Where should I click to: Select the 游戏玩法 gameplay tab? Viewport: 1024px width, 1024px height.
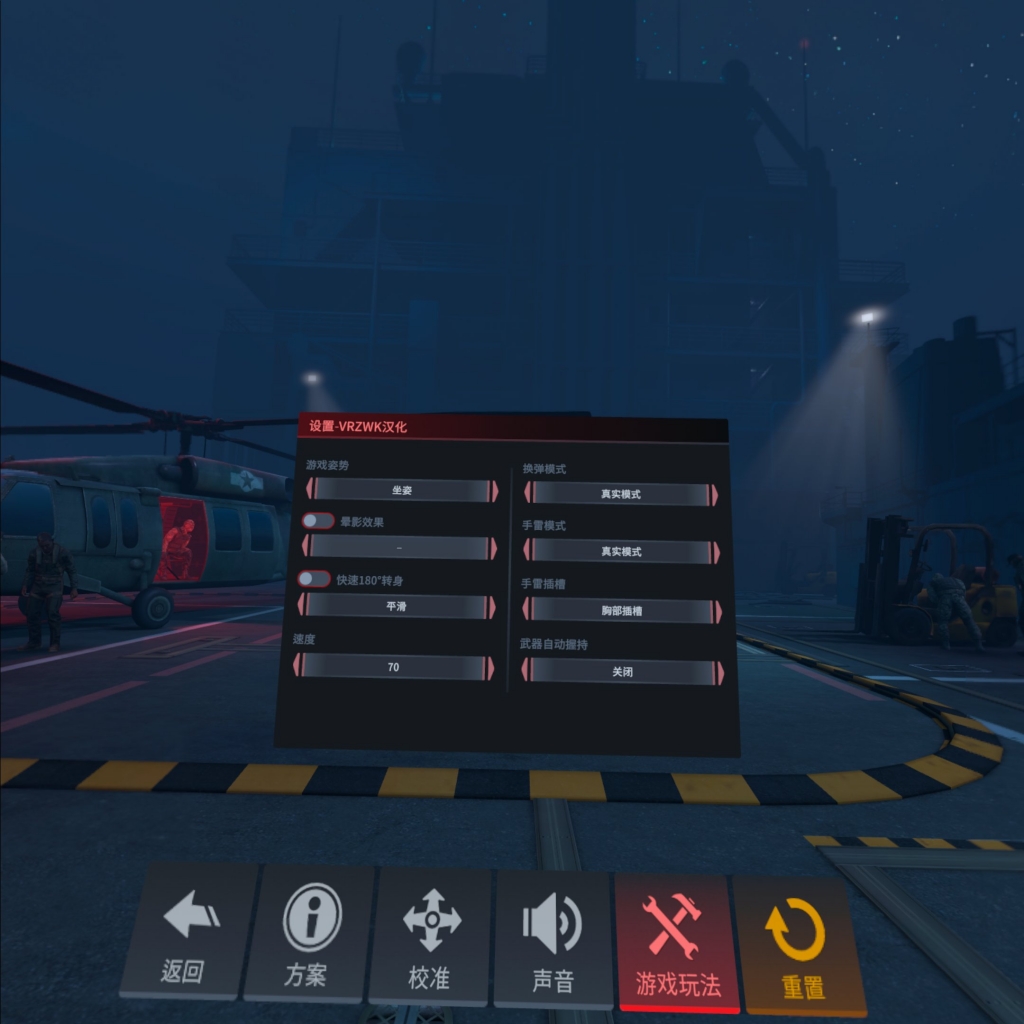click(677, 942)
